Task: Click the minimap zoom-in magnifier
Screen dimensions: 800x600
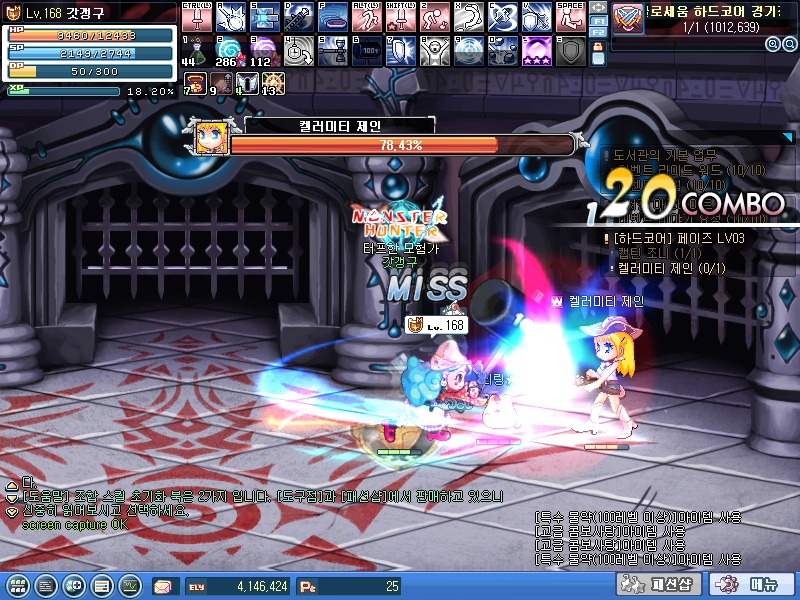Action: [x=773, y=44]
